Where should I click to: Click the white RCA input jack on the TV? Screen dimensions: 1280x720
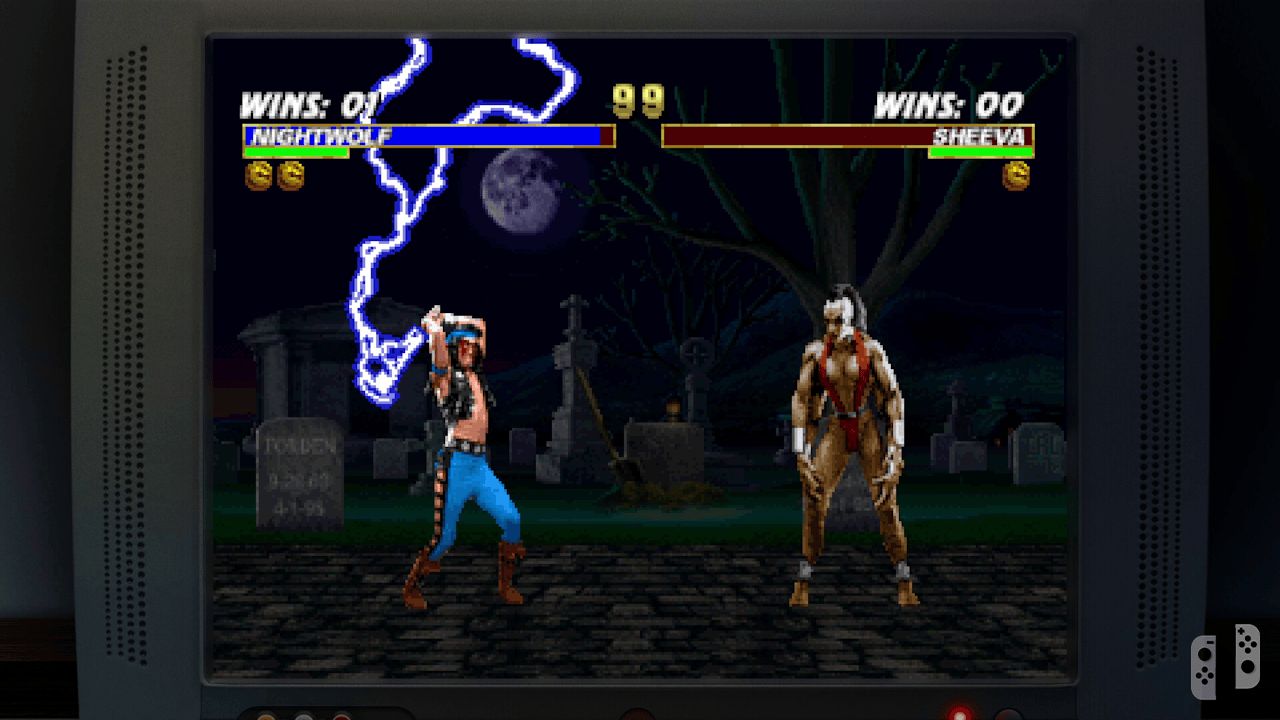coord(304,716)
